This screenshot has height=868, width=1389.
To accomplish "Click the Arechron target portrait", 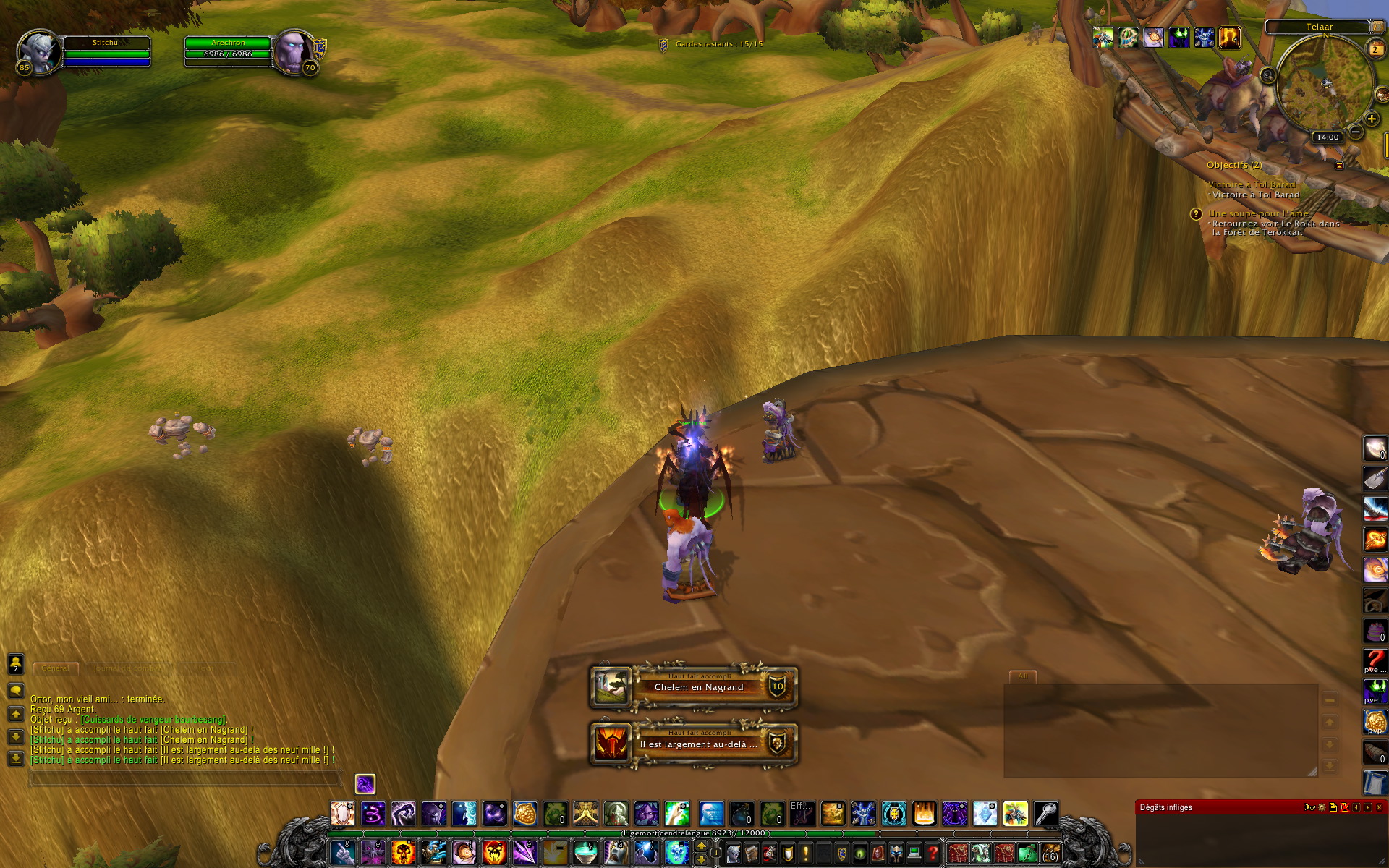I will (293, 52).
